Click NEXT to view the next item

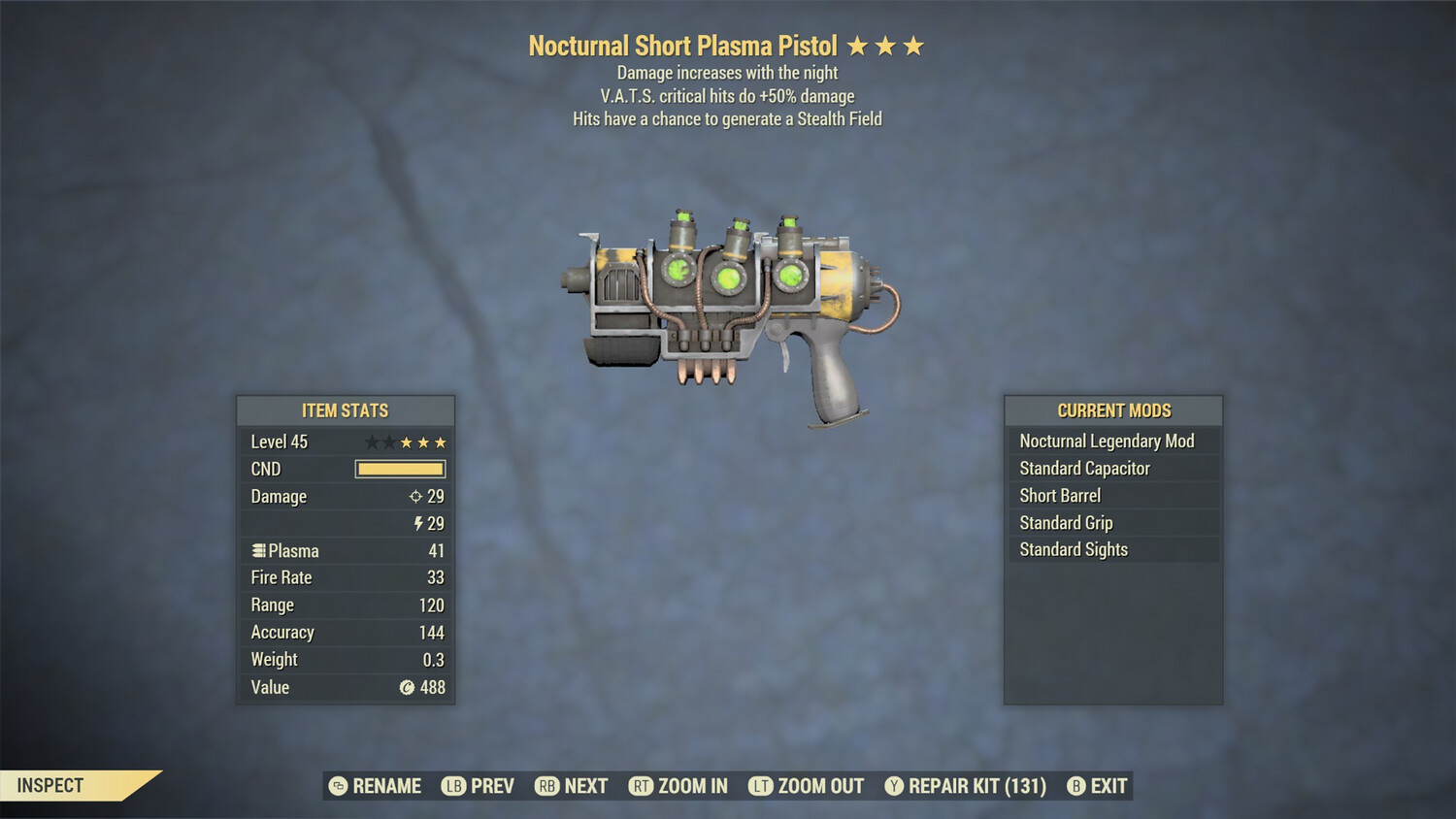tap(572, 786)
